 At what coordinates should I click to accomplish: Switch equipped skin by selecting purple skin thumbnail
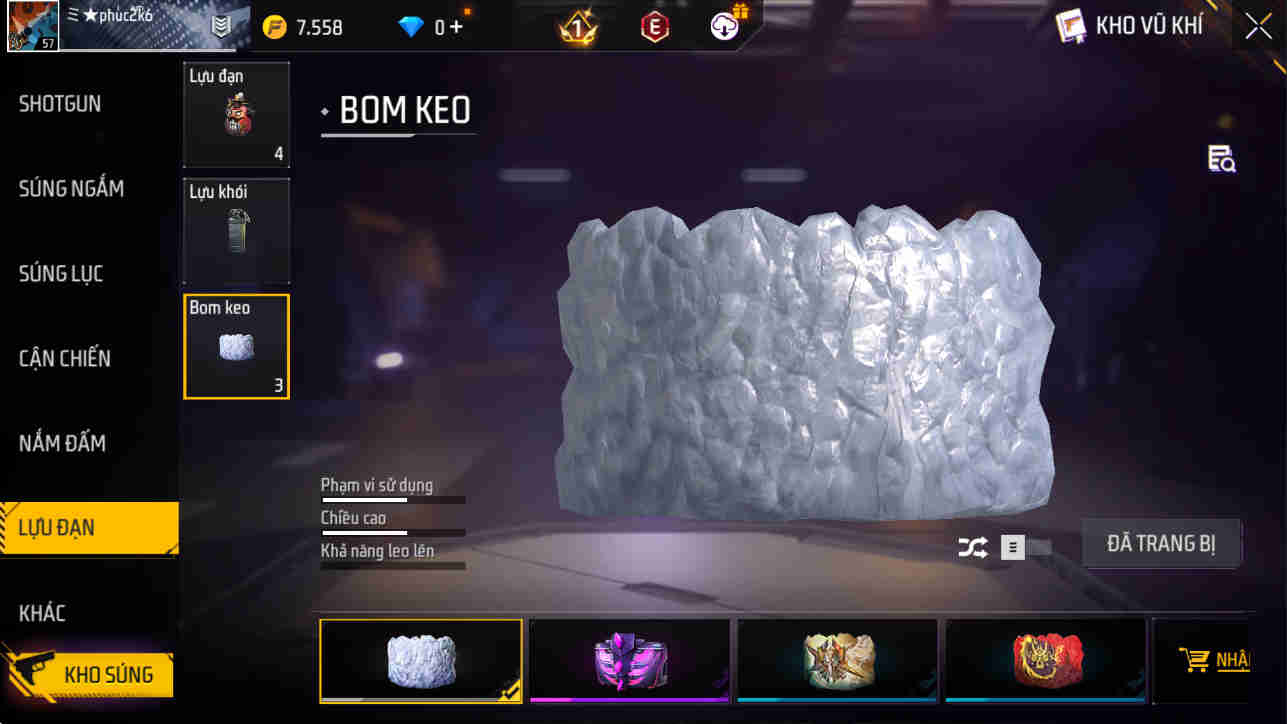[x=628, y=660]
